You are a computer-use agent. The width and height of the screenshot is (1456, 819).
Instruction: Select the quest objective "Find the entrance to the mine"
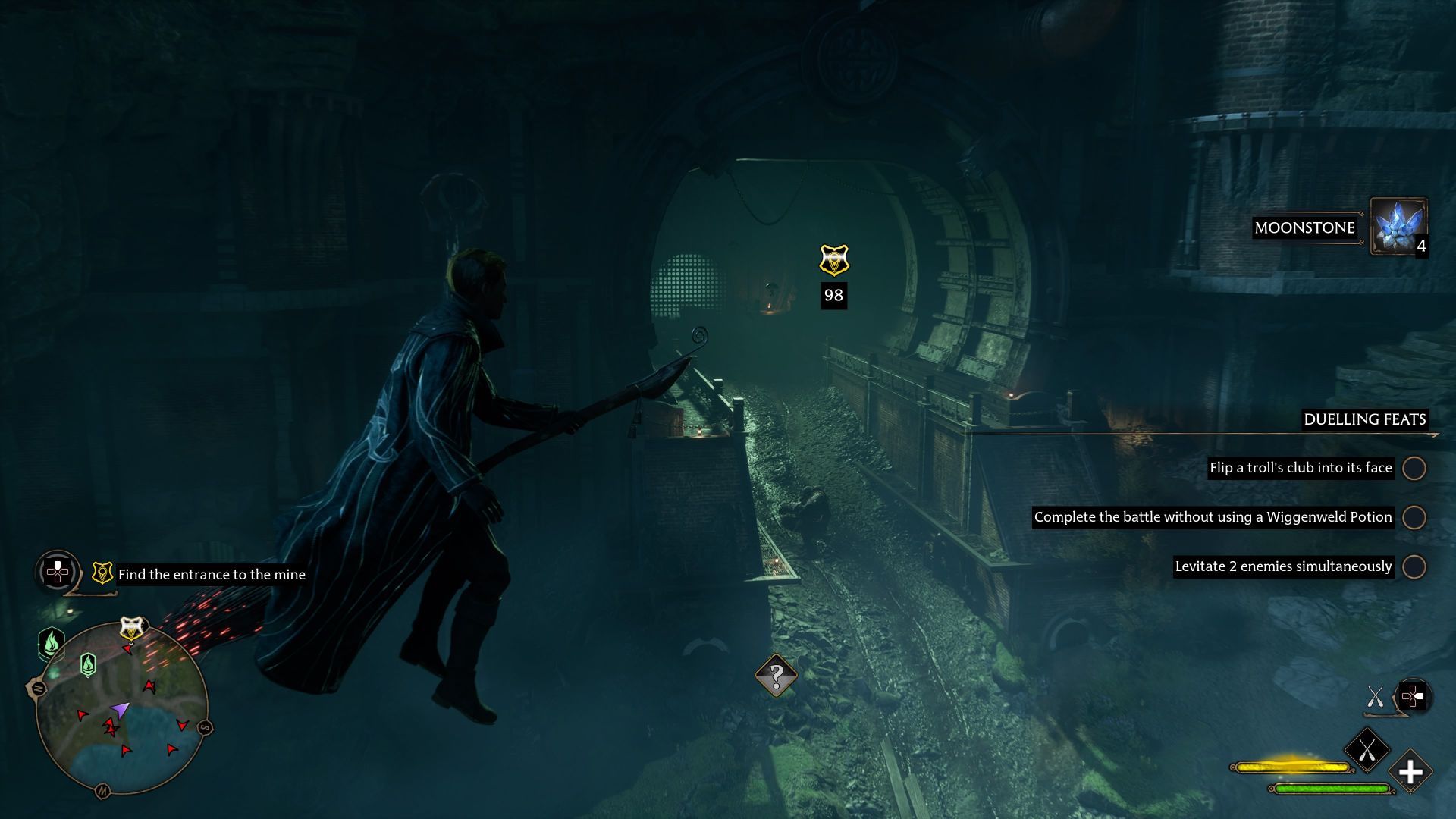(x=212, y=575)
